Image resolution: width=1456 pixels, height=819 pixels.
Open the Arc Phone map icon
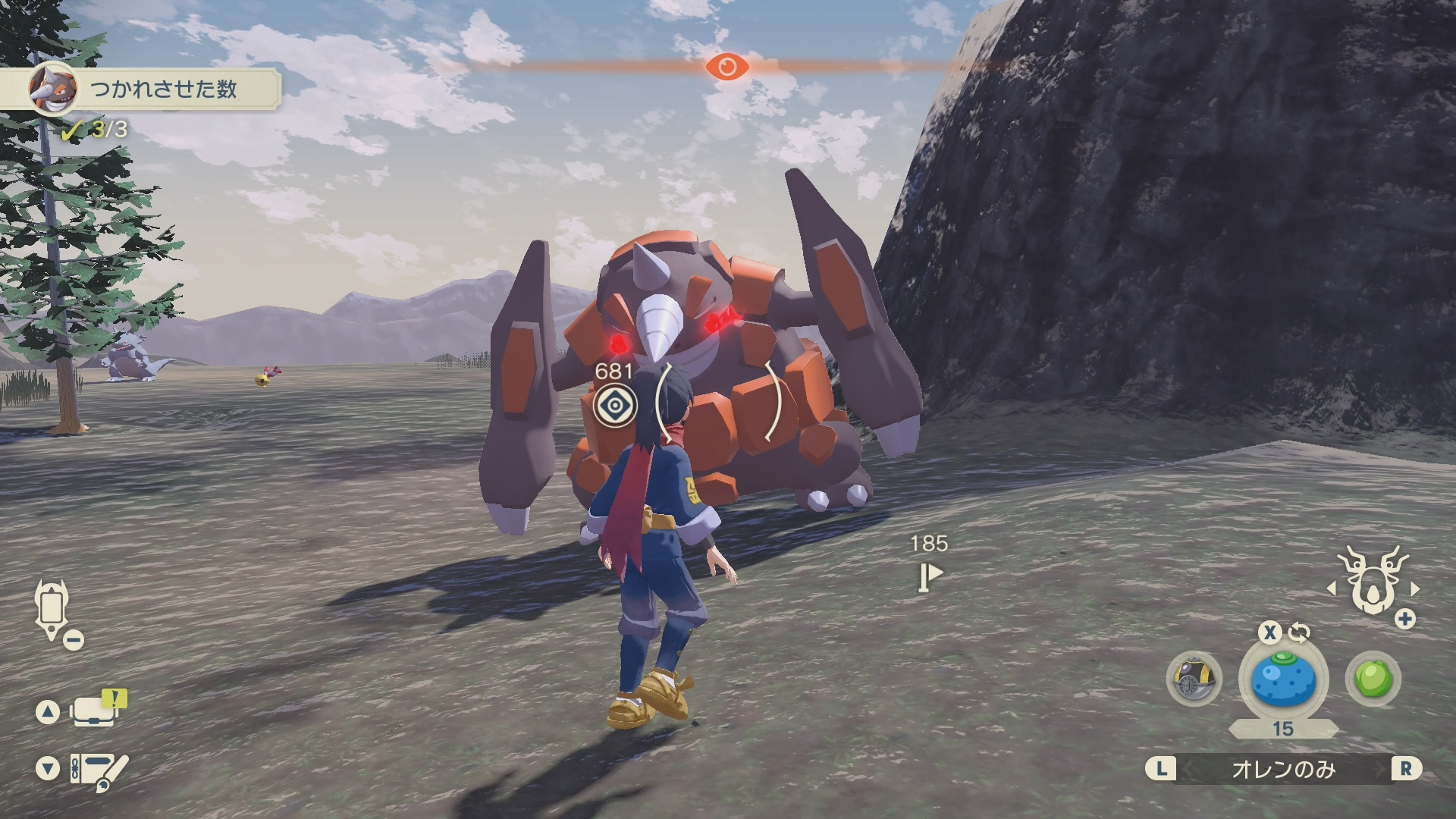[52, 607]
